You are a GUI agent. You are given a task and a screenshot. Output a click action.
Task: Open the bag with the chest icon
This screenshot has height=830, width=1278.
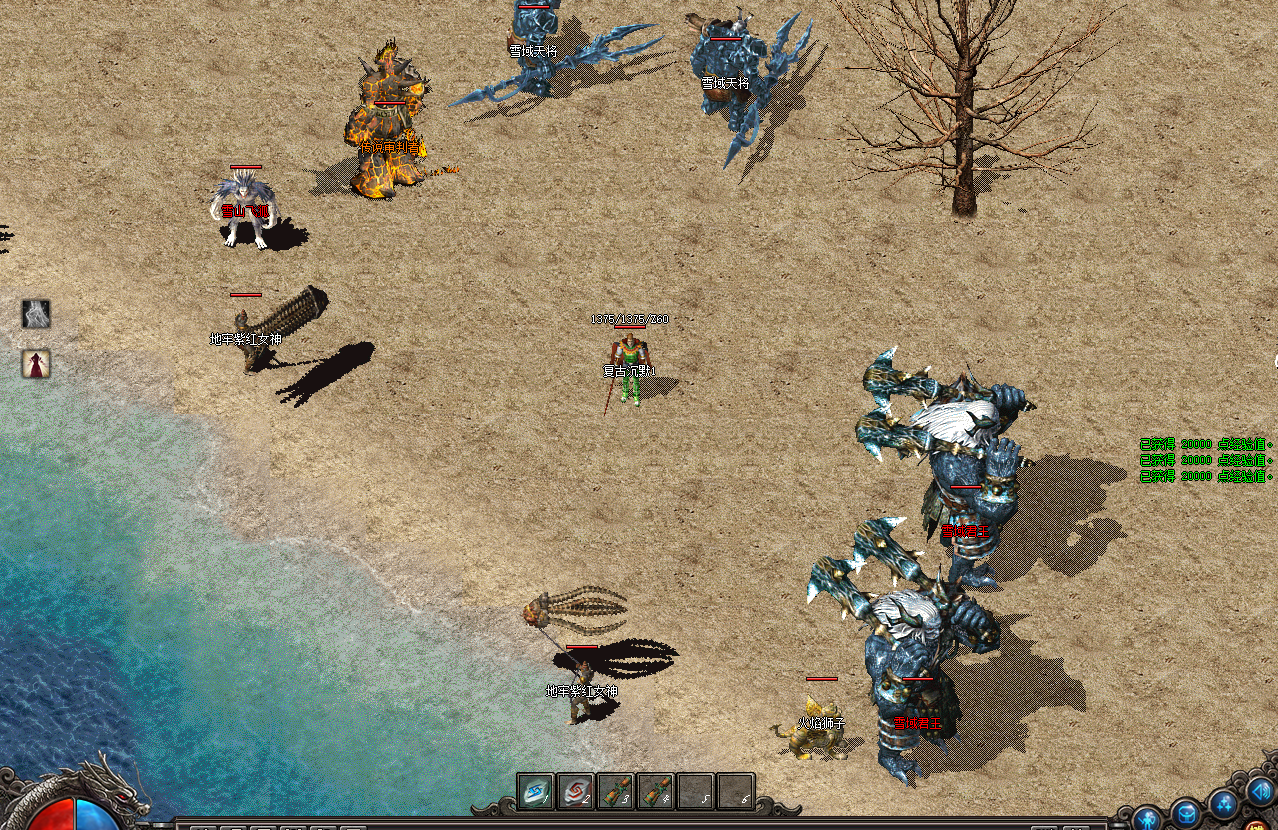click(x=1186, y=812)
